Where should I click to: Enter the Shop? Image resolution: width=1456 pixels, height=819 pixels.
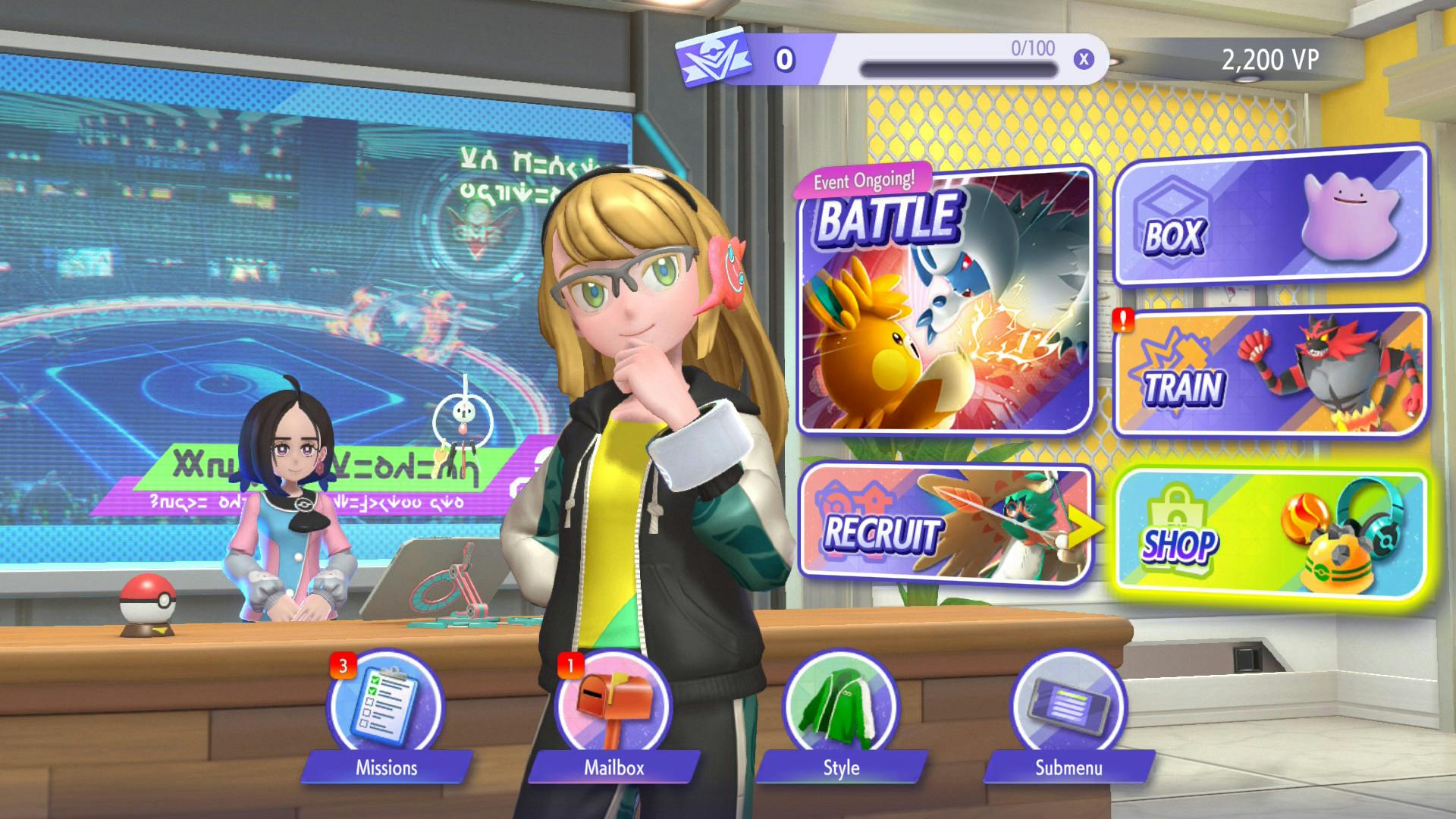pos(1271,535)
